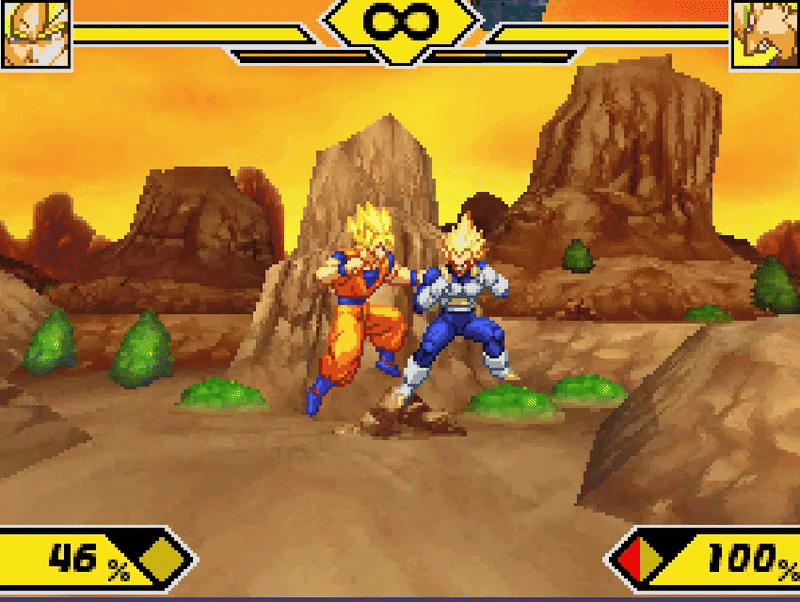800x602 pixels.
Task: Click Super Saiyan Goku's player portrait
Action: click(36, 34)
